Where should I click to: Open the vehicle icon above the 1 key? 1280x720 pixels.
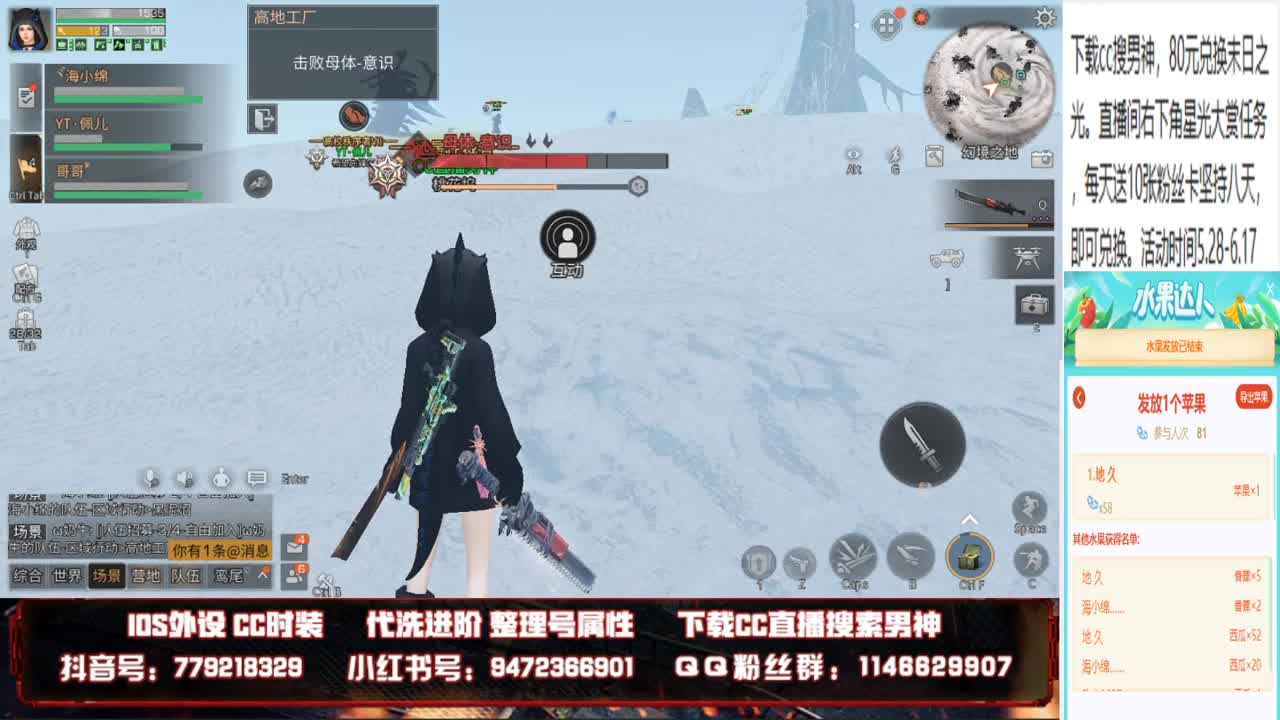coord(948,258)
